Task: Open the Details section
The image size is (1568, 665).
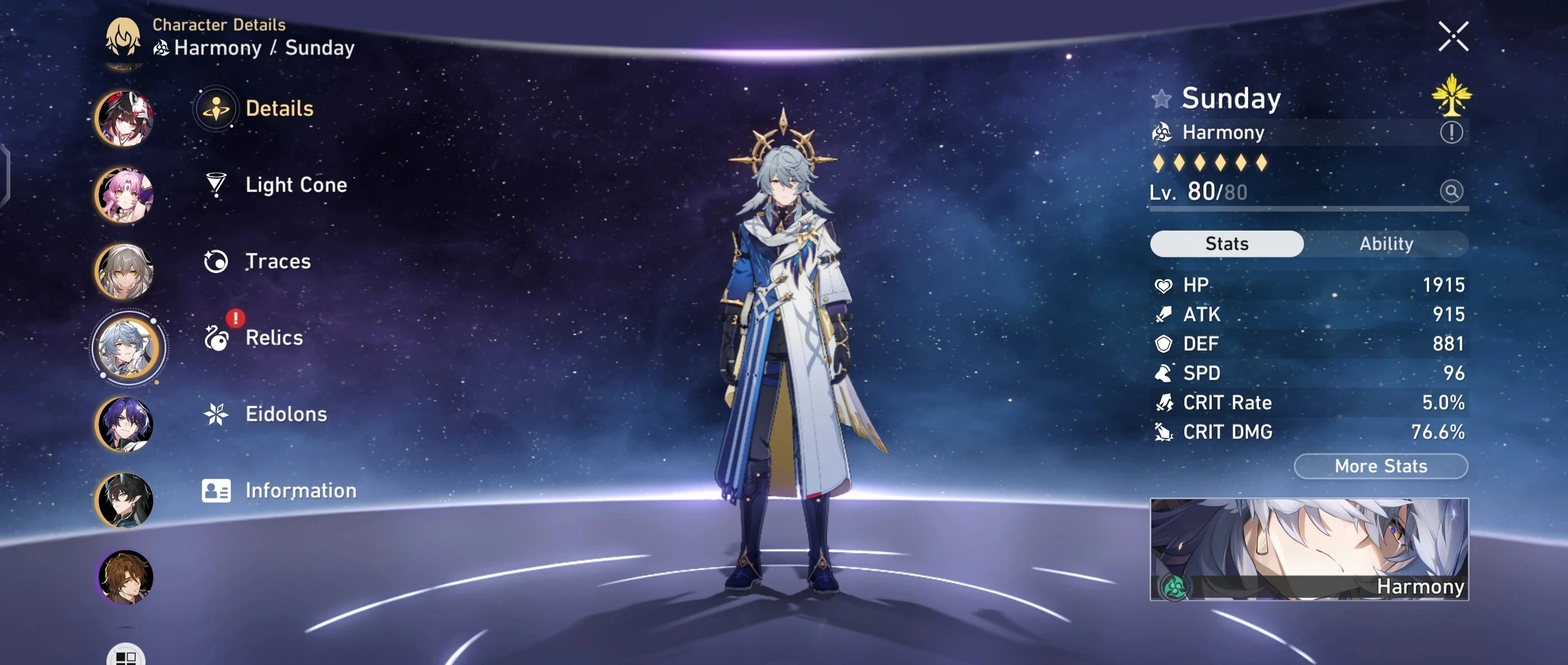Action: [216, 109]
